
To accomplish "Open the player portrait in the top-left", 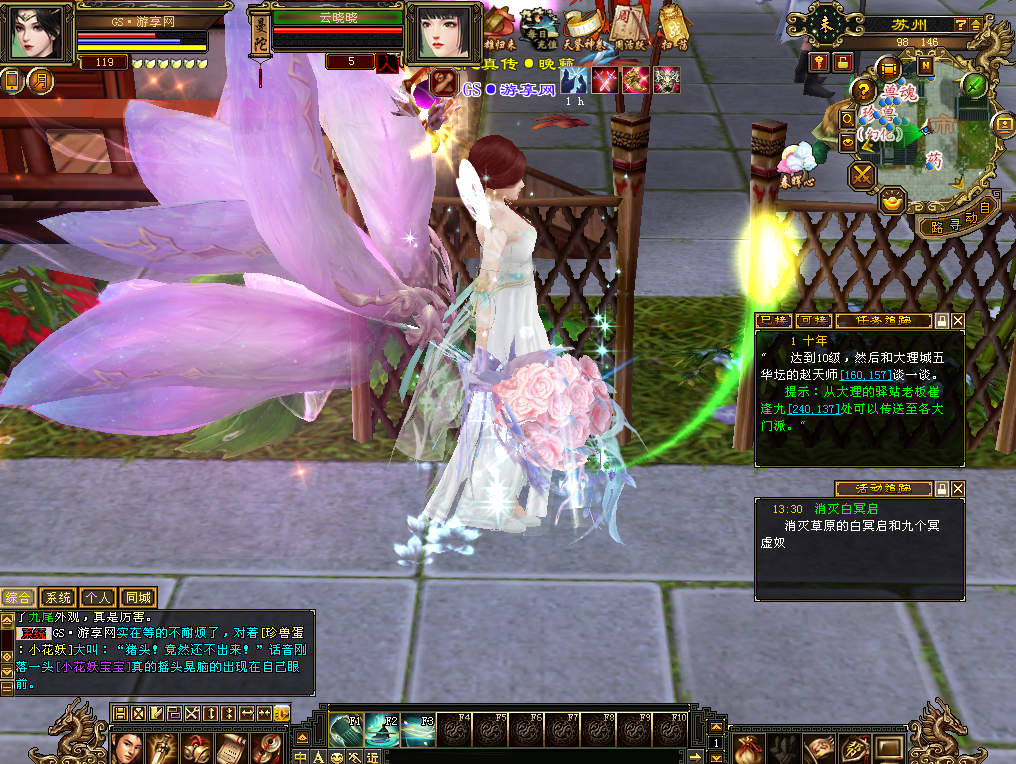I will coord(37,33).
